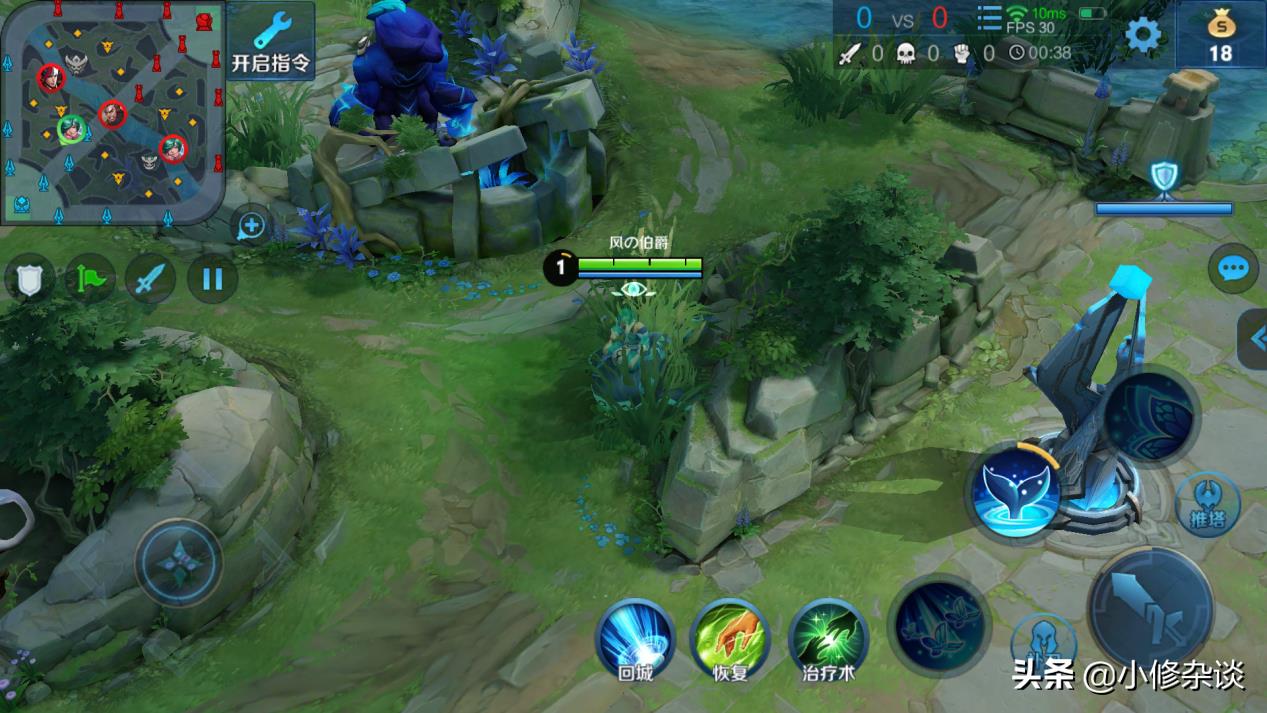
Task: Open the minimap
Action: (112, 110)
